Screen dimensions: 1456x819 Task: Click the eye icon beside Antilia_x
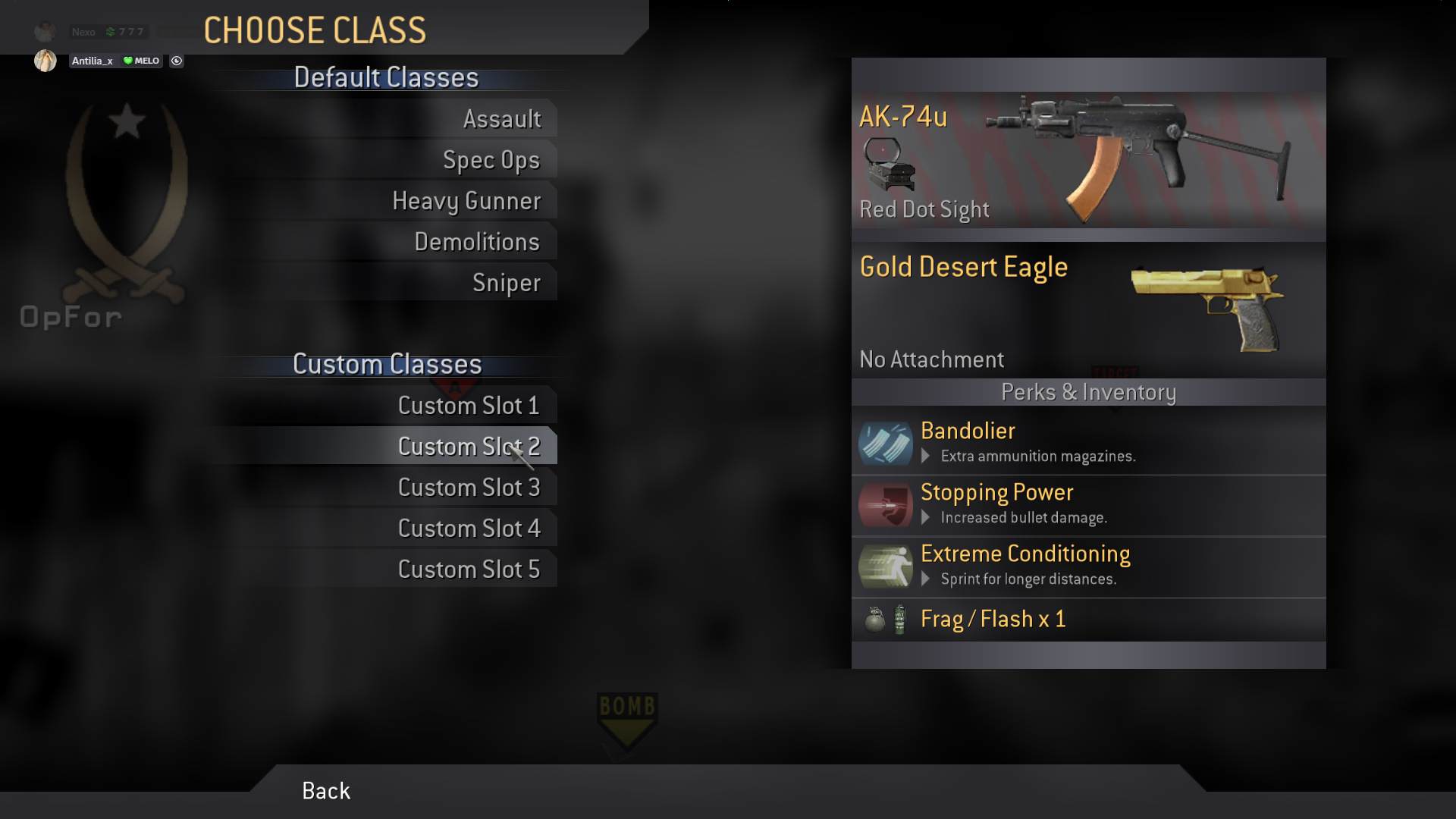pyautogui.click(x=177, y=61)
